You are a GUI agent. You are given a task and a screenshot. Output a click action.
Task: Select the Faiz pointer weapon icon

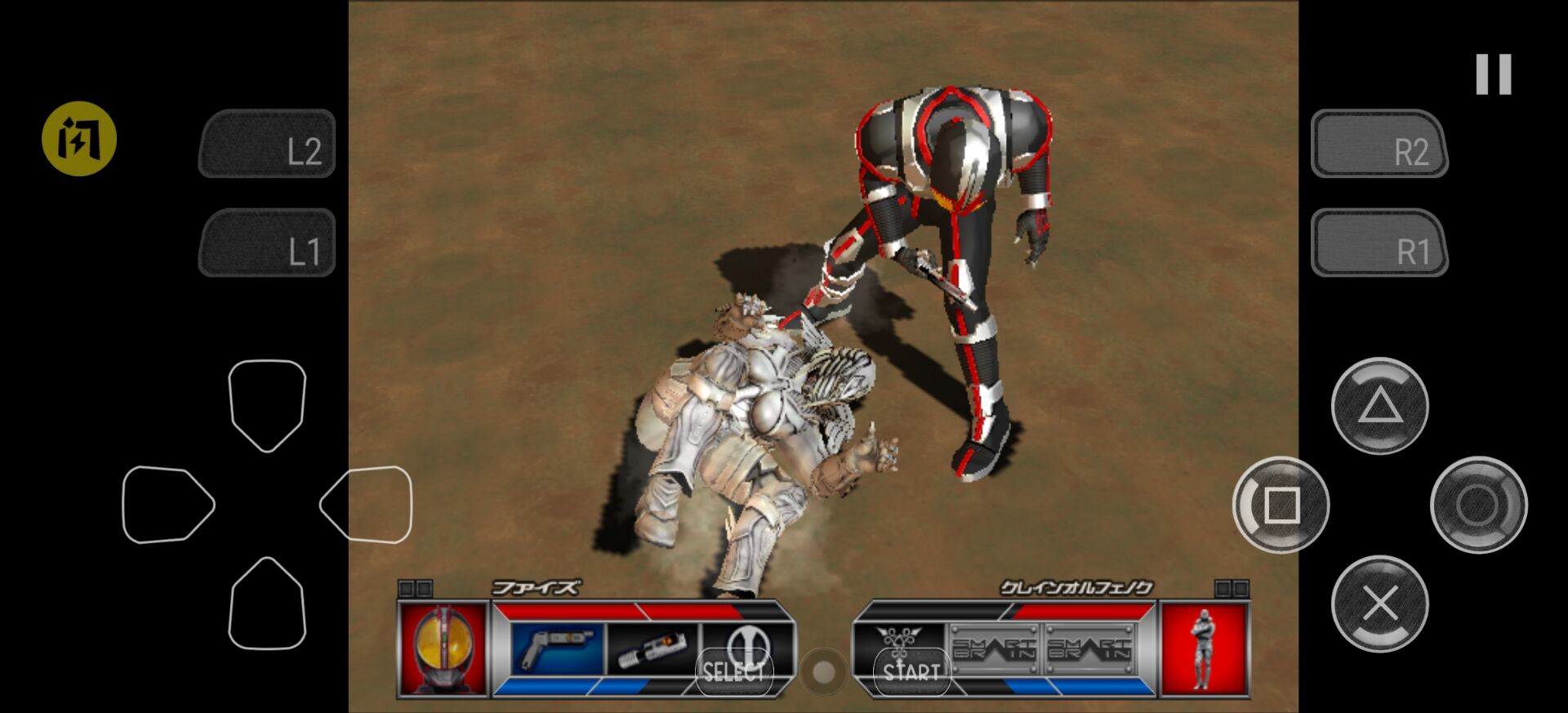[653, 651]
